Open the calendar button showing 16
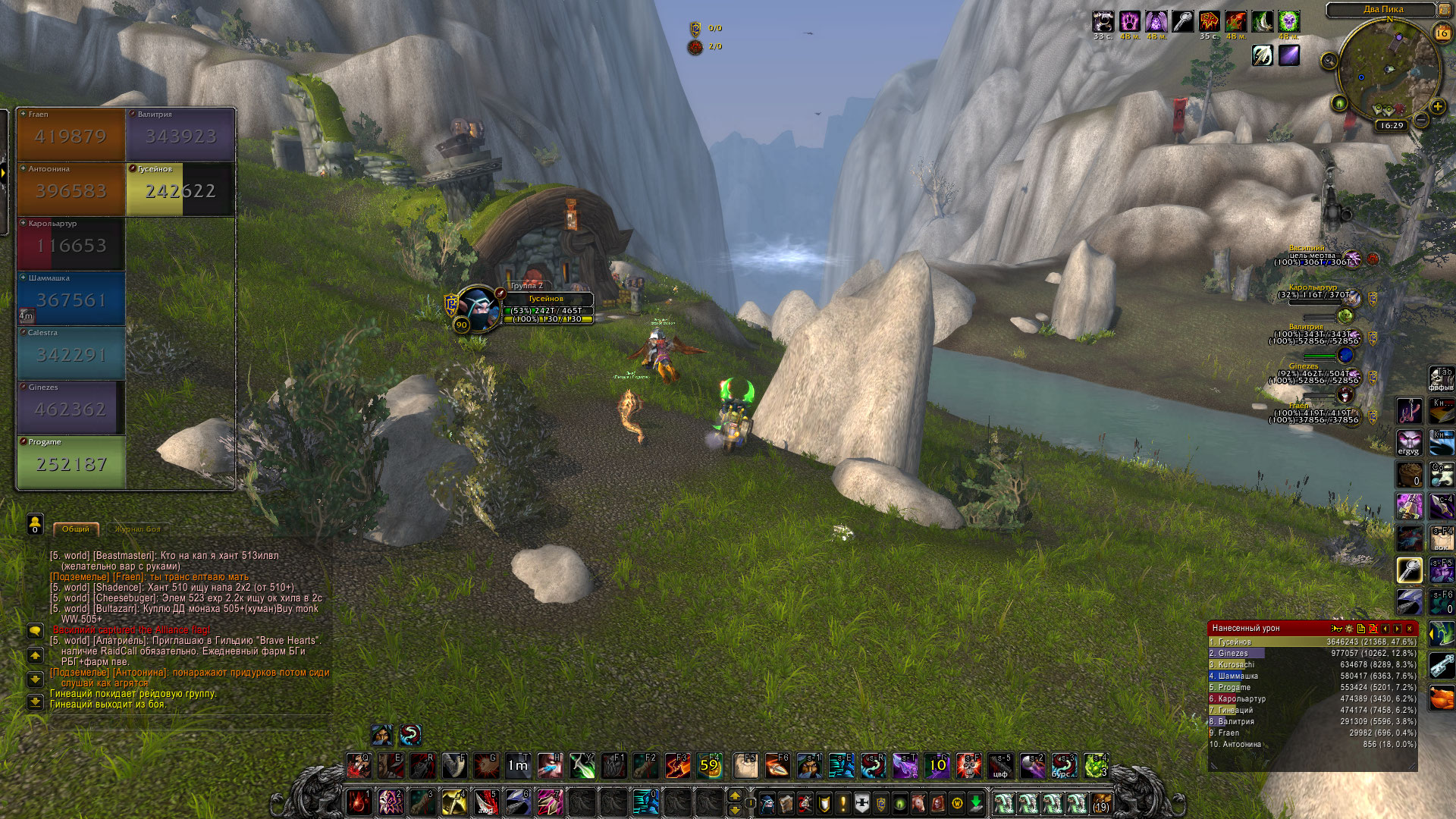The height and width of the screenshot is (819, 1456). 1442,33
